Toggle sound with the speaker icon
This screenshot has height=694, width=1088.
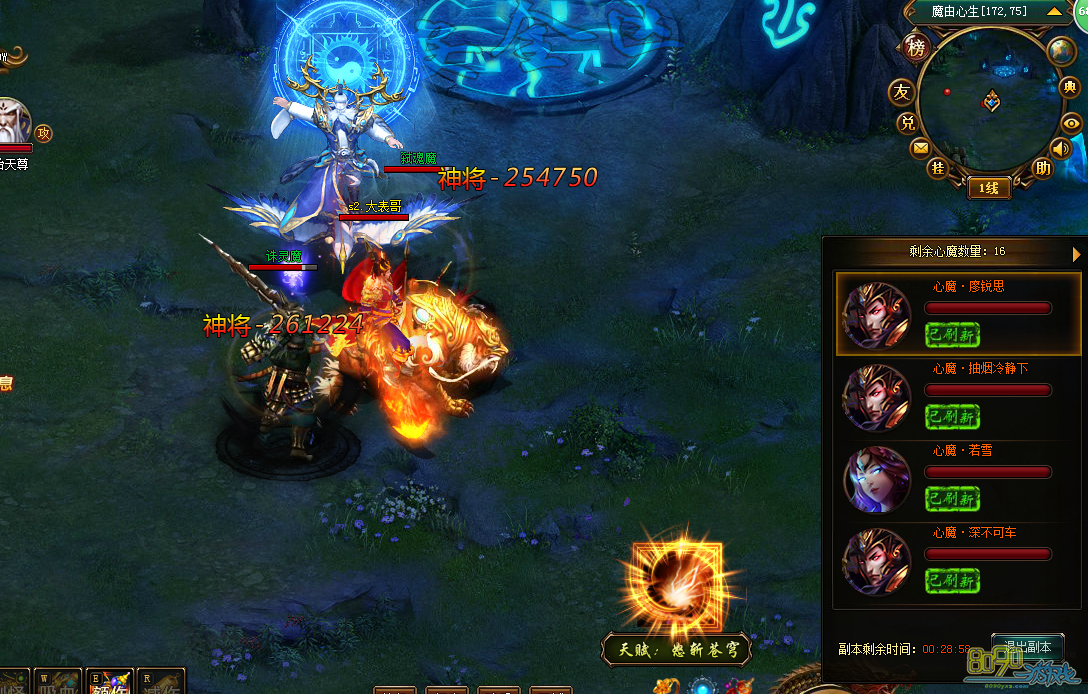tap(1060, 149)
